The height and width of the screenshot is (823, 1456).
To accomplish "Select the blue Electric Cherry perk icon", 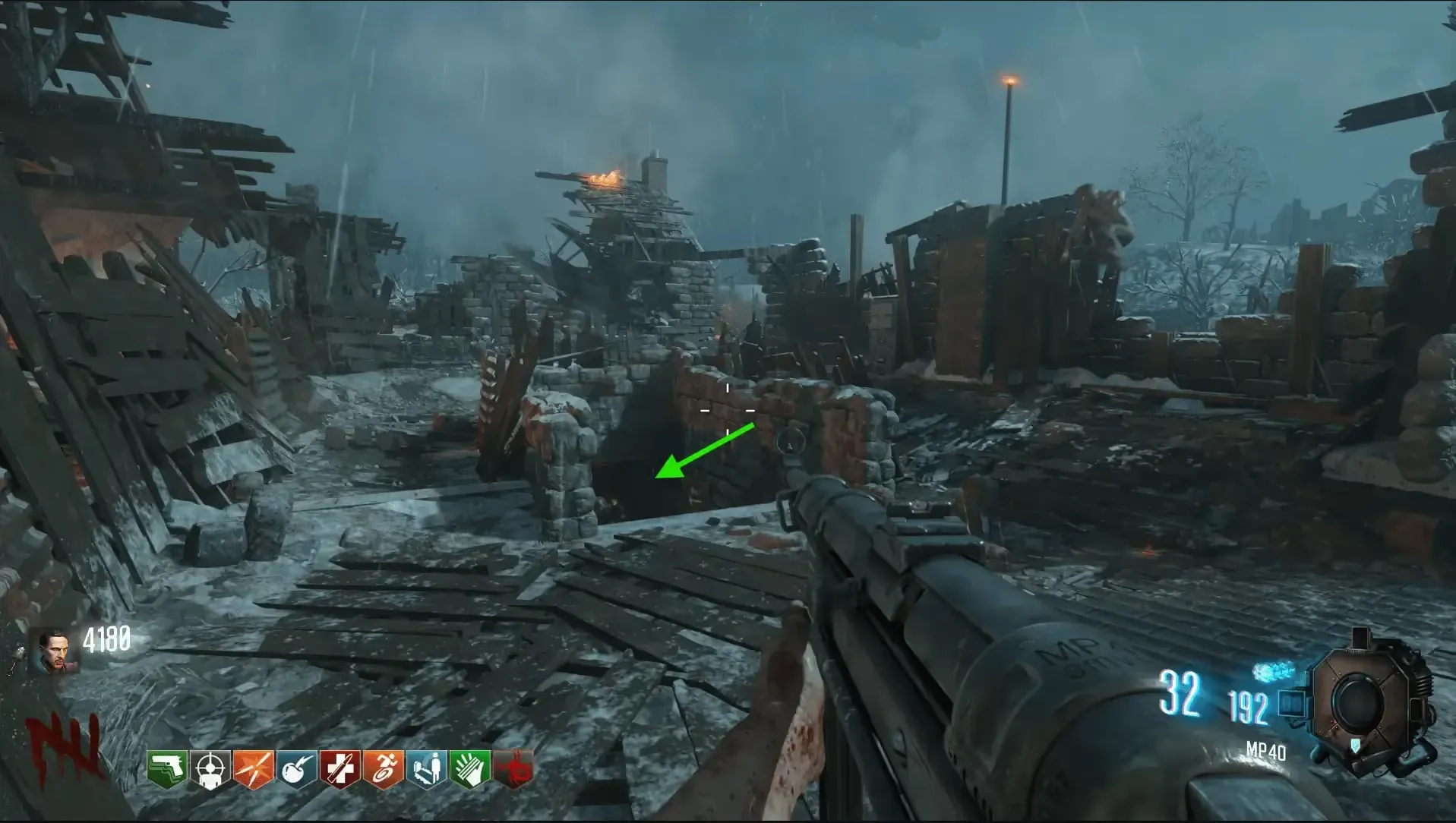I will [297, 770].
